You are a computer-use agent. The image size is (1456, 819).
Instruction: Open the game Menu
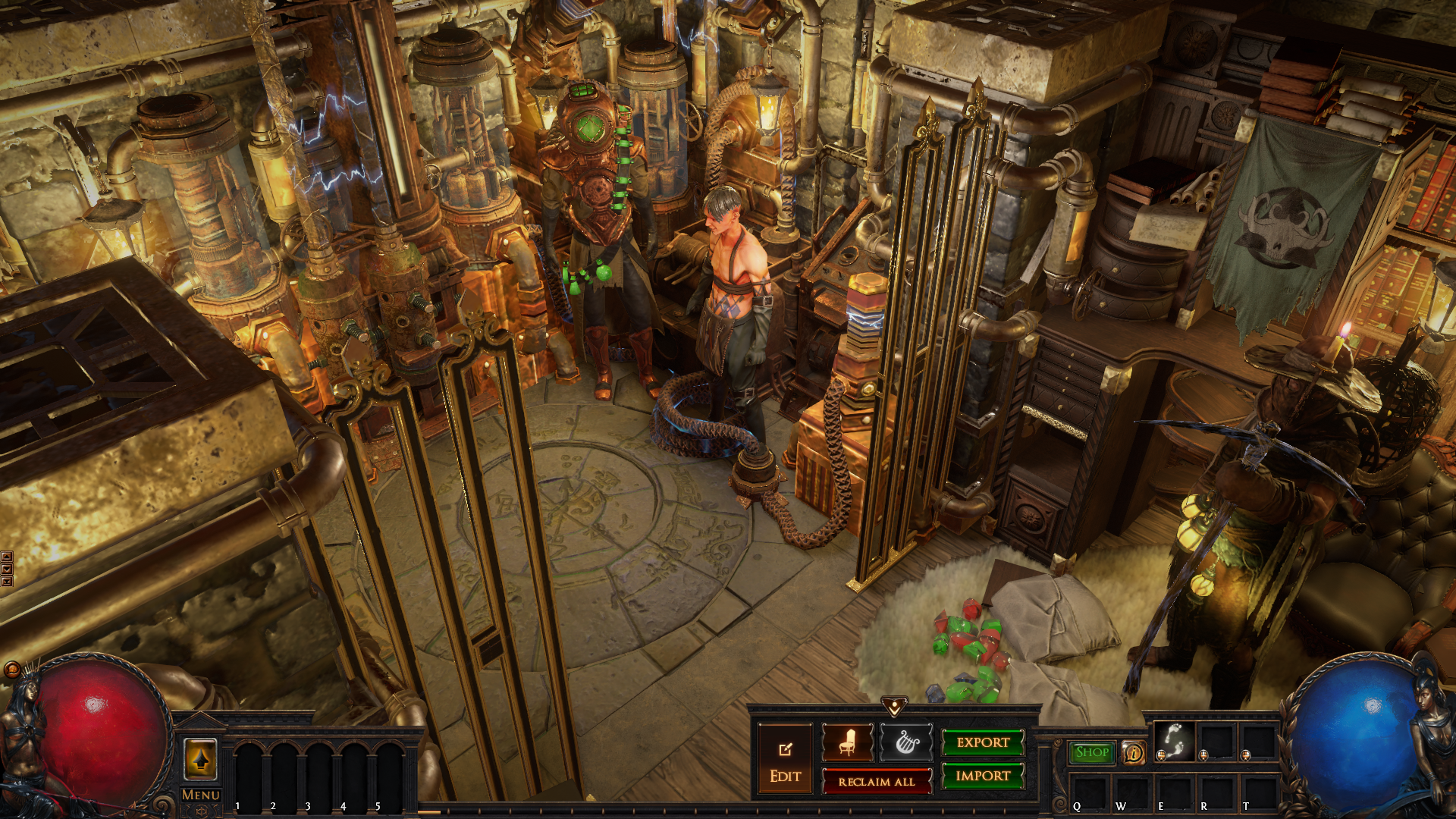pos(201,795)
